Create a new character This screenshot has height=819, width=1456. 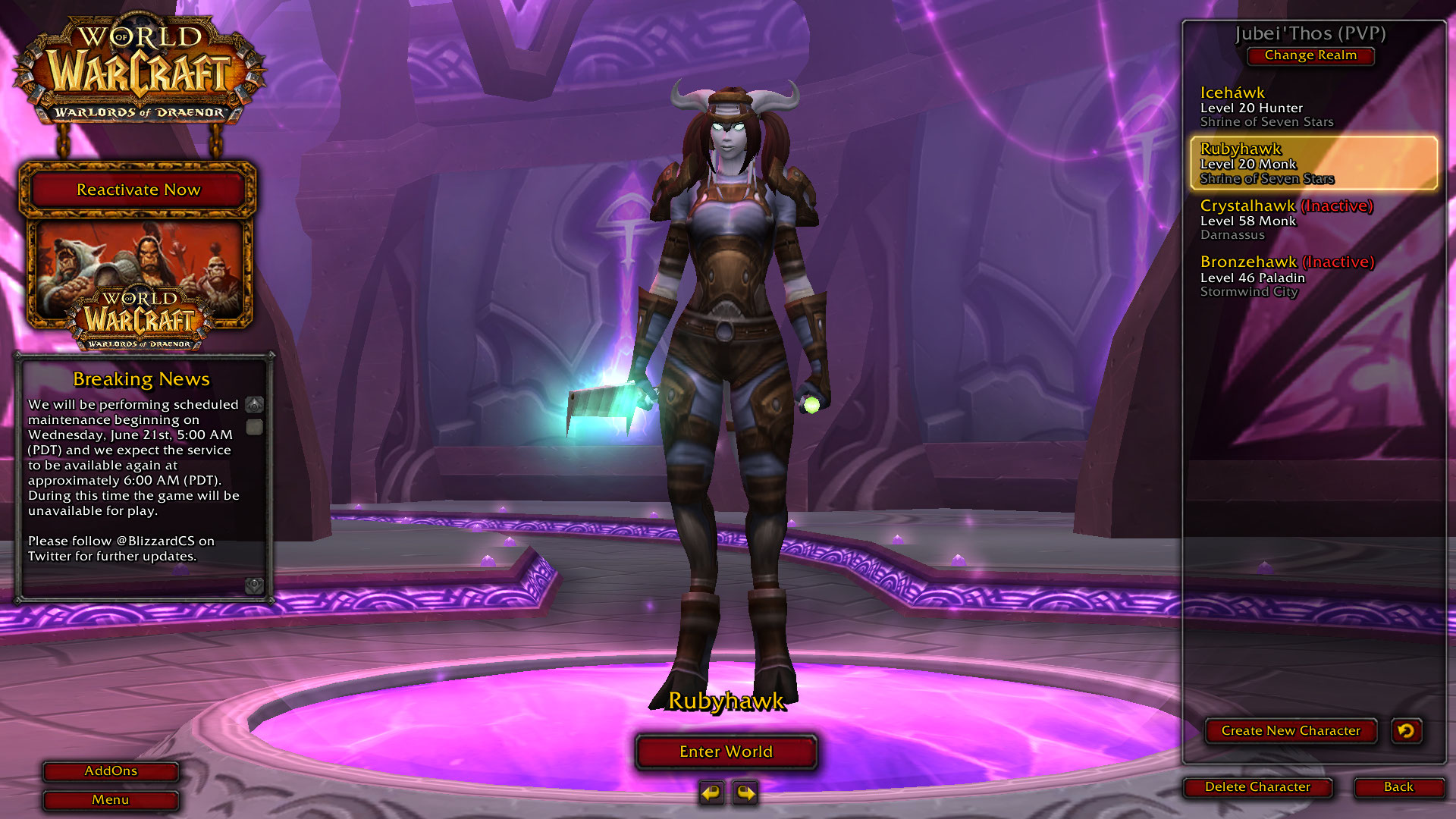(1291, 731)
